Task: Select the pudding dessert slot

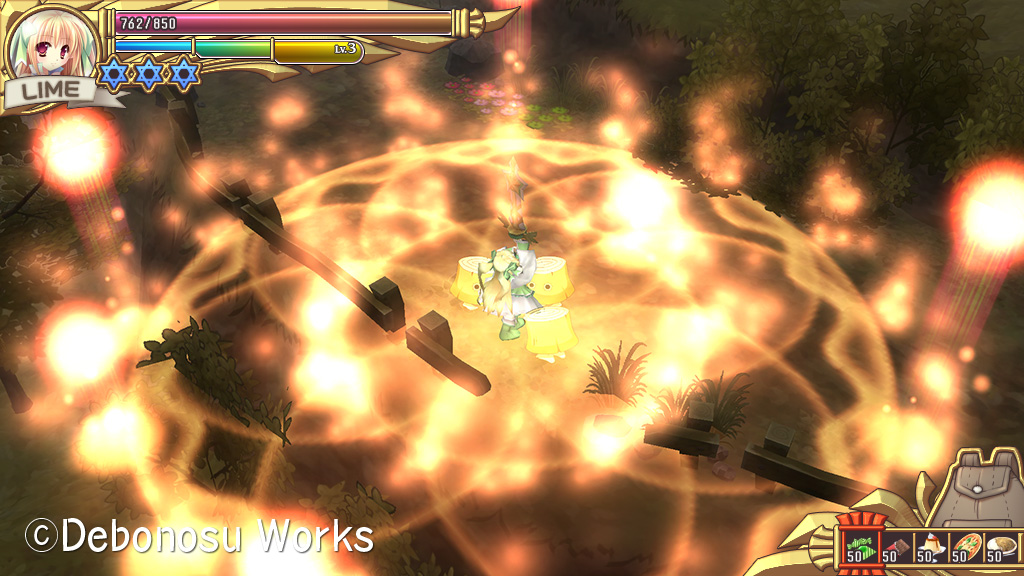Action: coord(930,546)
